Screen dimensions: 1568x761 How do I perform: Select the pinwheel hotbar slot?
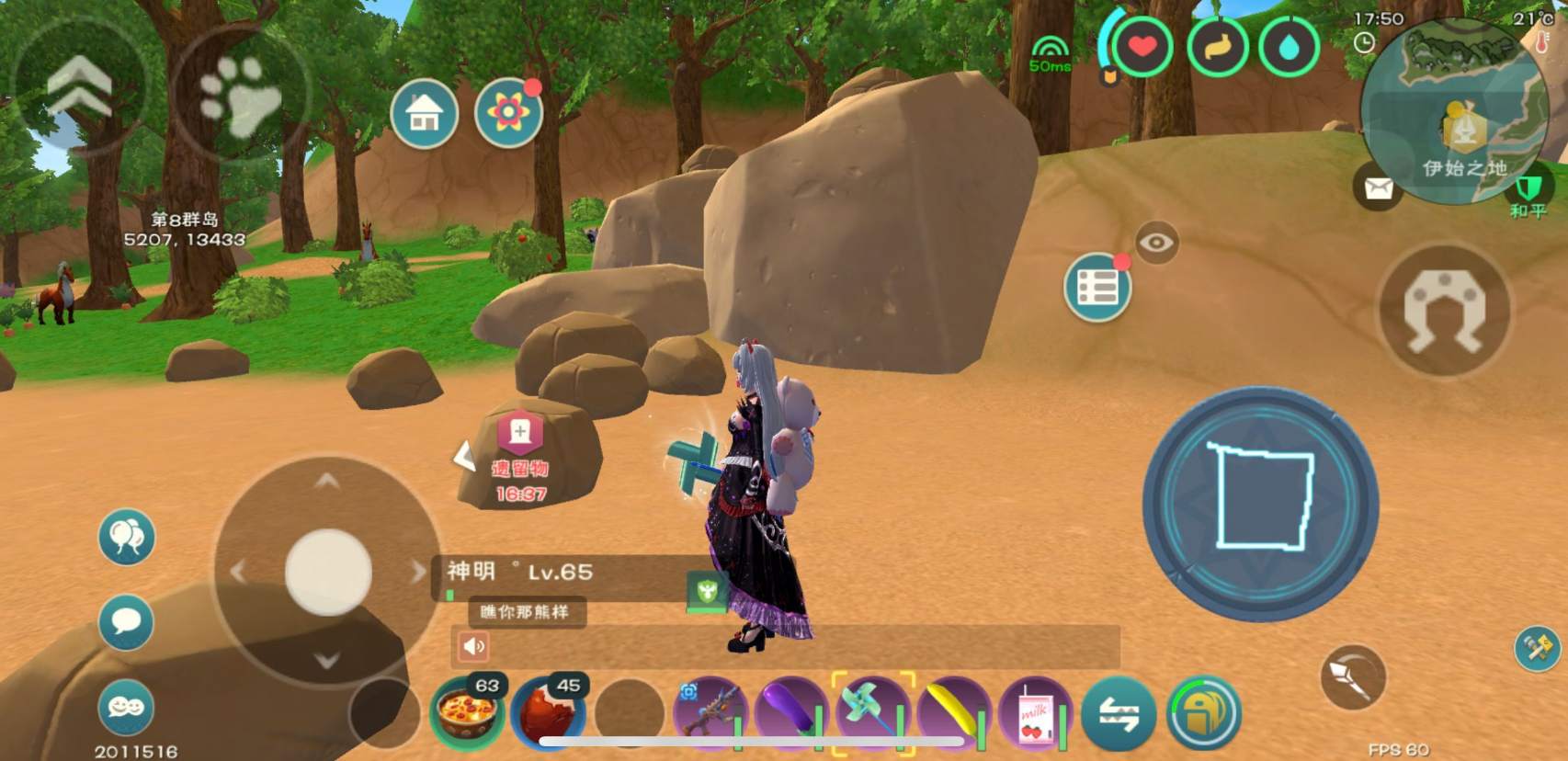coord(872,711)
